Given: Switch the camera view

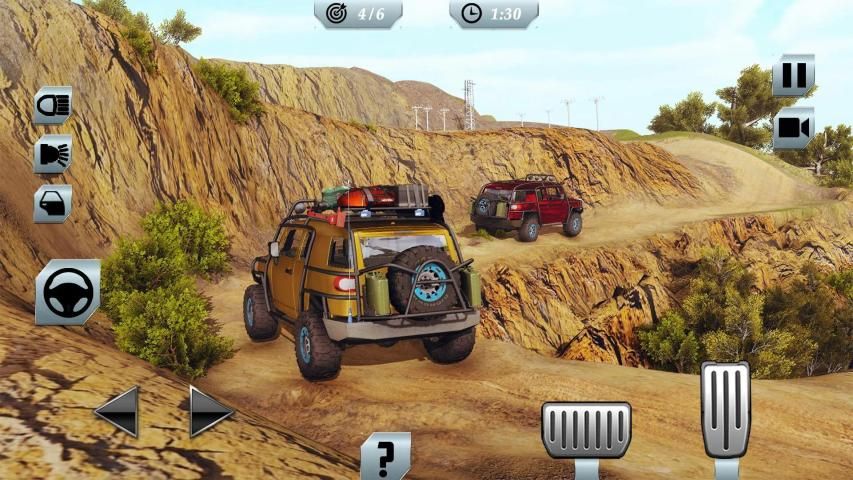Looking at the screenshot, I should tap(793, 128).
